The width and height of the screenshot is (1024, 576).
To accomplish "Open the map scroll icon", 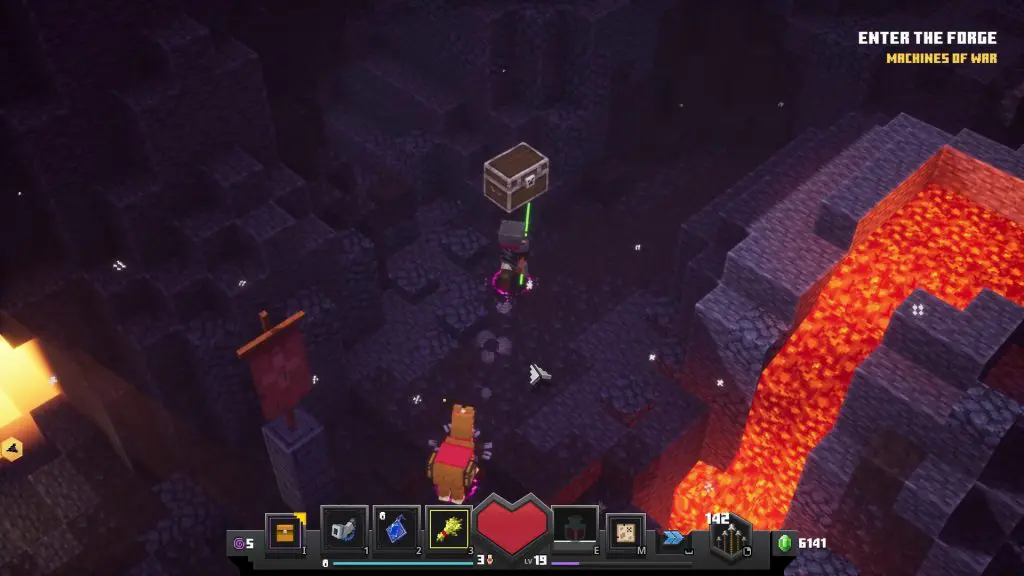I will coord(626,532).
